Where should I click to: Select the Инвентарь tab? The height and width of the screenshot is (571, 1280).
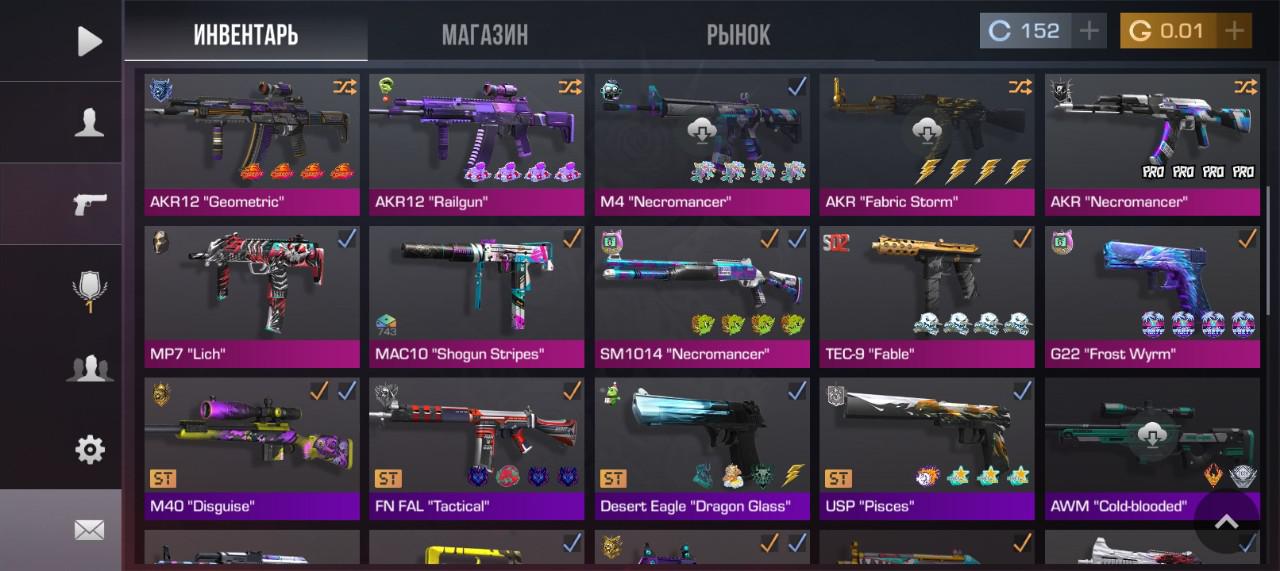pyautogui.click(x=246, y=35)
